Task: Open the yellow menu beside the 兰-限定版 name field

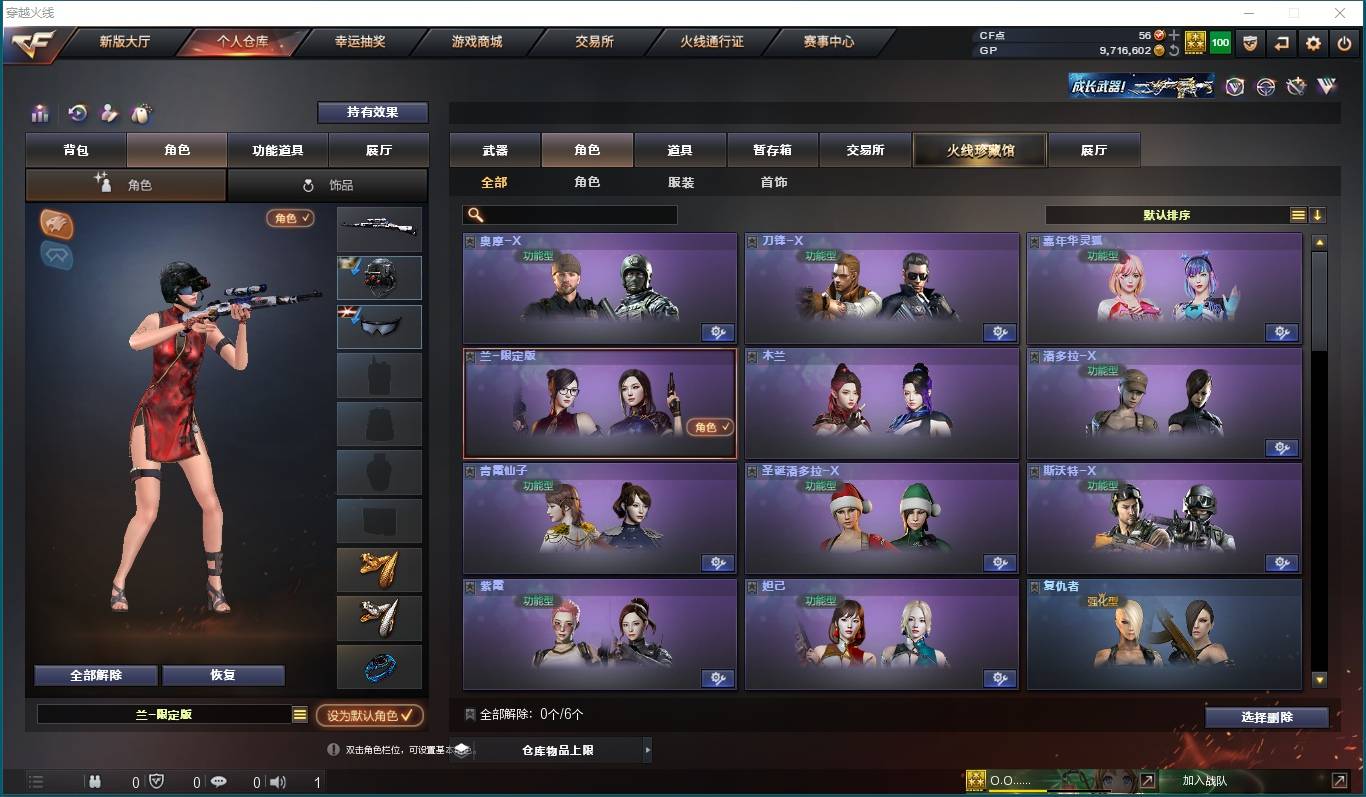Action: (298, 714)
